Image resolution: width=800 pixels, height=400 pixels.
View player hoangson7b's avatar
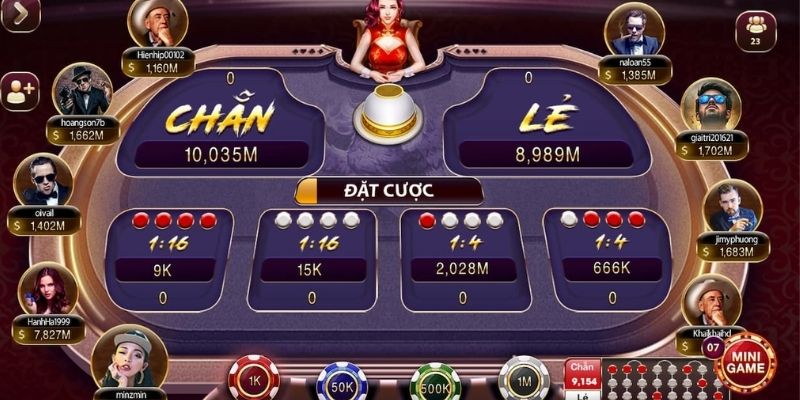click(x=81, y=91)
